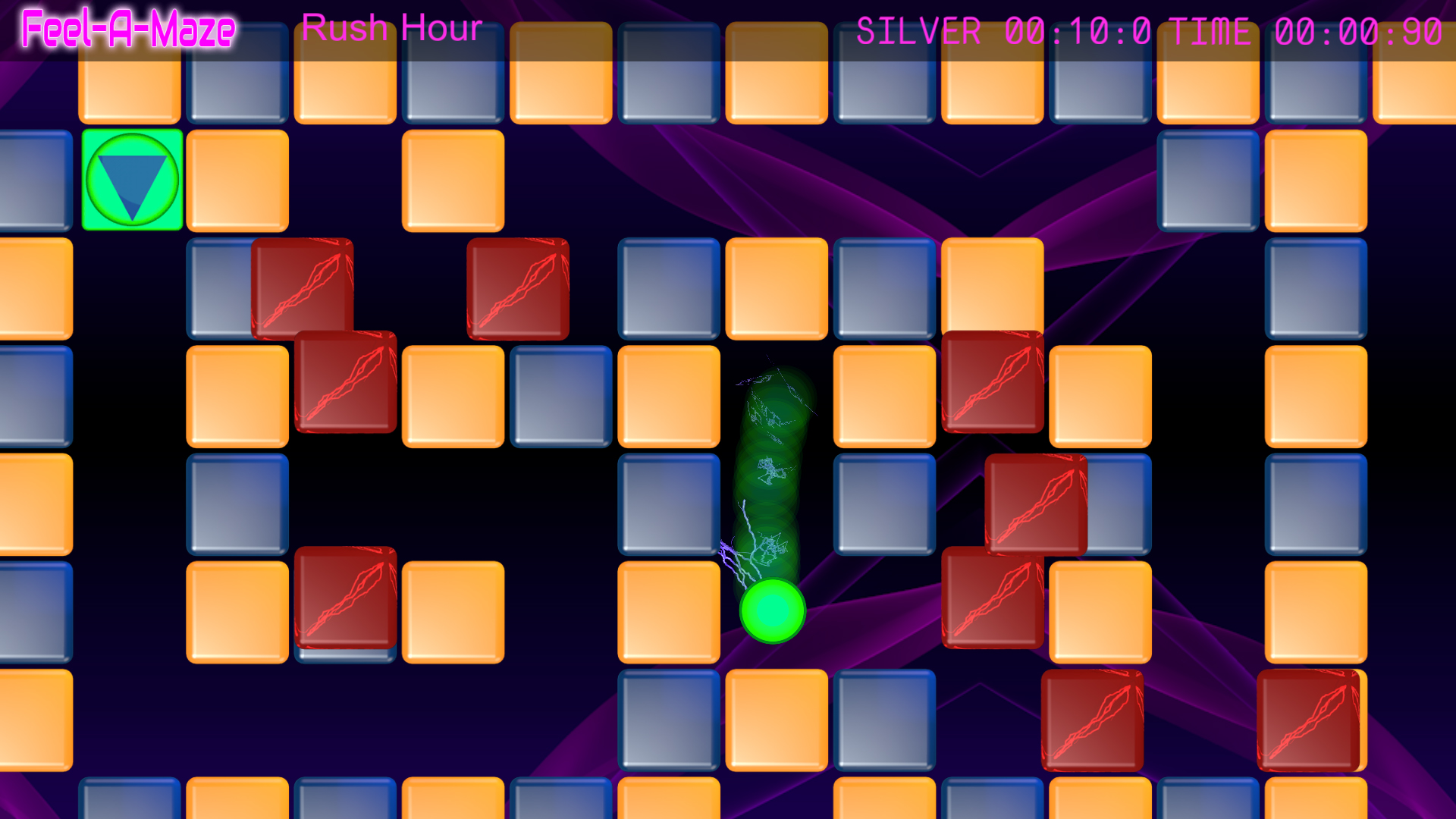This screenshot has width=1456, height=819.
Task: Click the red lightning hazard tile near the goal
Action: pyautogui.click(x=301, y=288)
